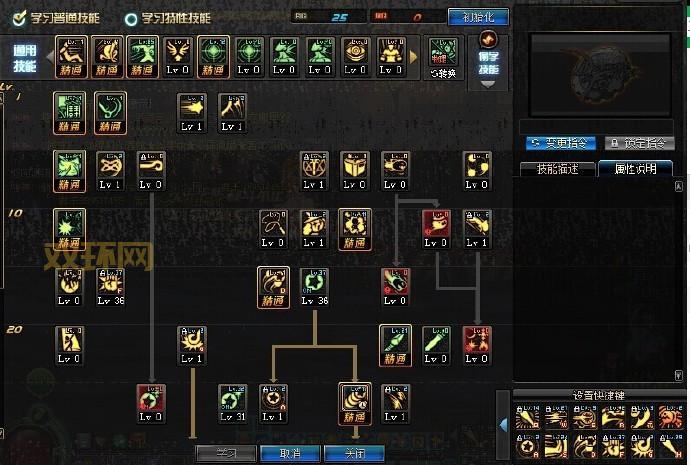Close the skill window with 关闭
Image resolution: width=690 pixels, height=465 pixels.
[x=353, y=453]
